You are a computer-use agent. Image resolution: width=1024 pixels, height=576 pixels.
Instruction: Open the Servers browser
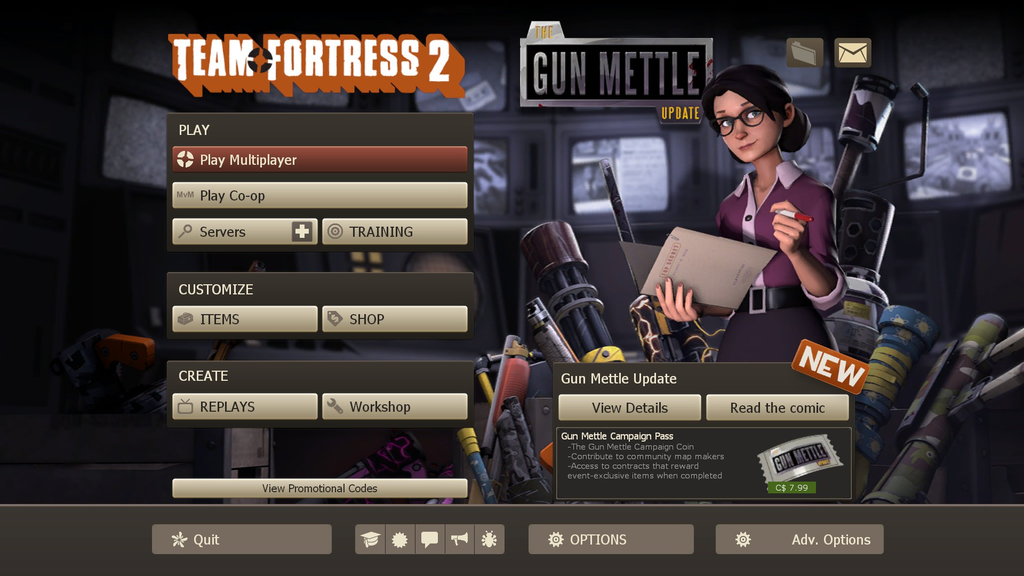click(232, 232)
